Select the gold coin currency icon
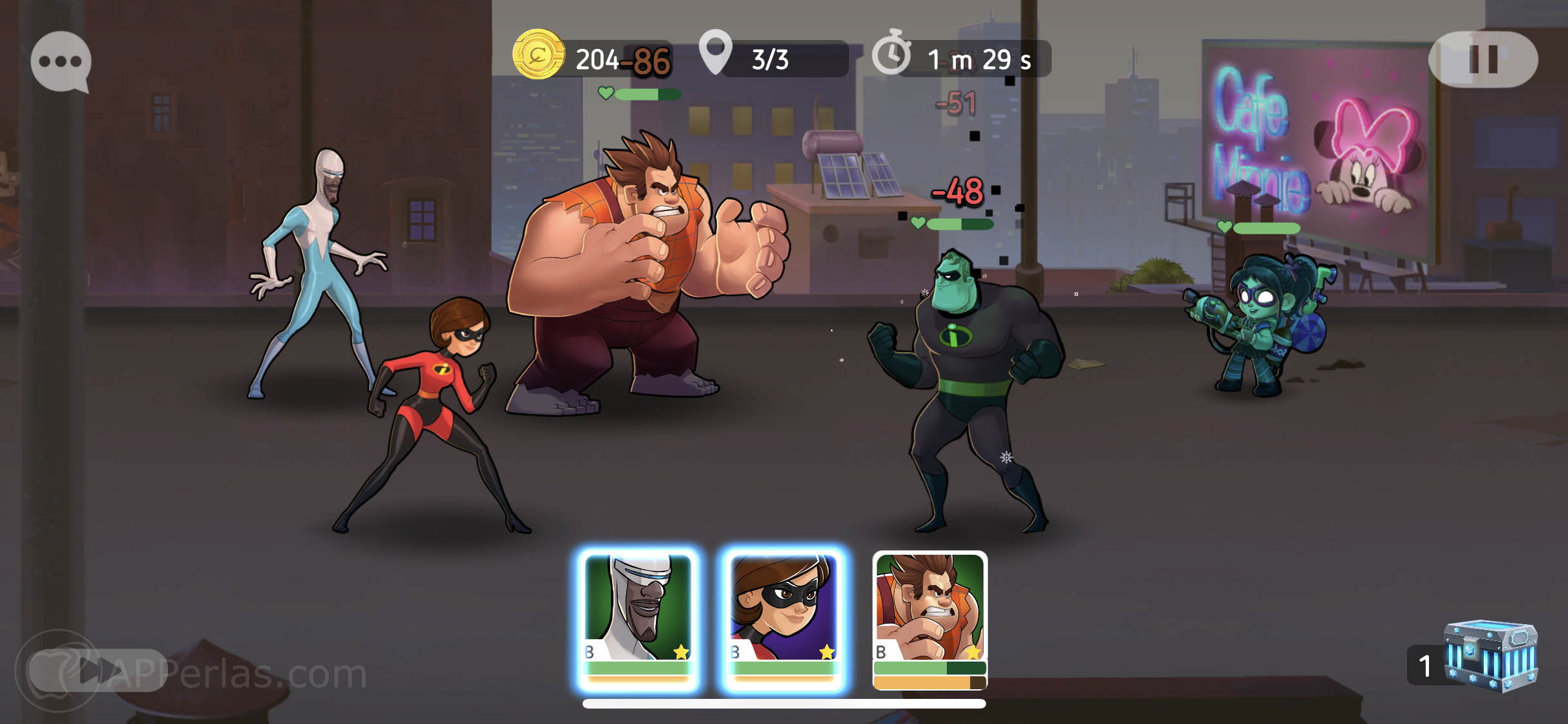This screenshot has width=1568, height=724. pyautogui.click(x=538, y=59)
